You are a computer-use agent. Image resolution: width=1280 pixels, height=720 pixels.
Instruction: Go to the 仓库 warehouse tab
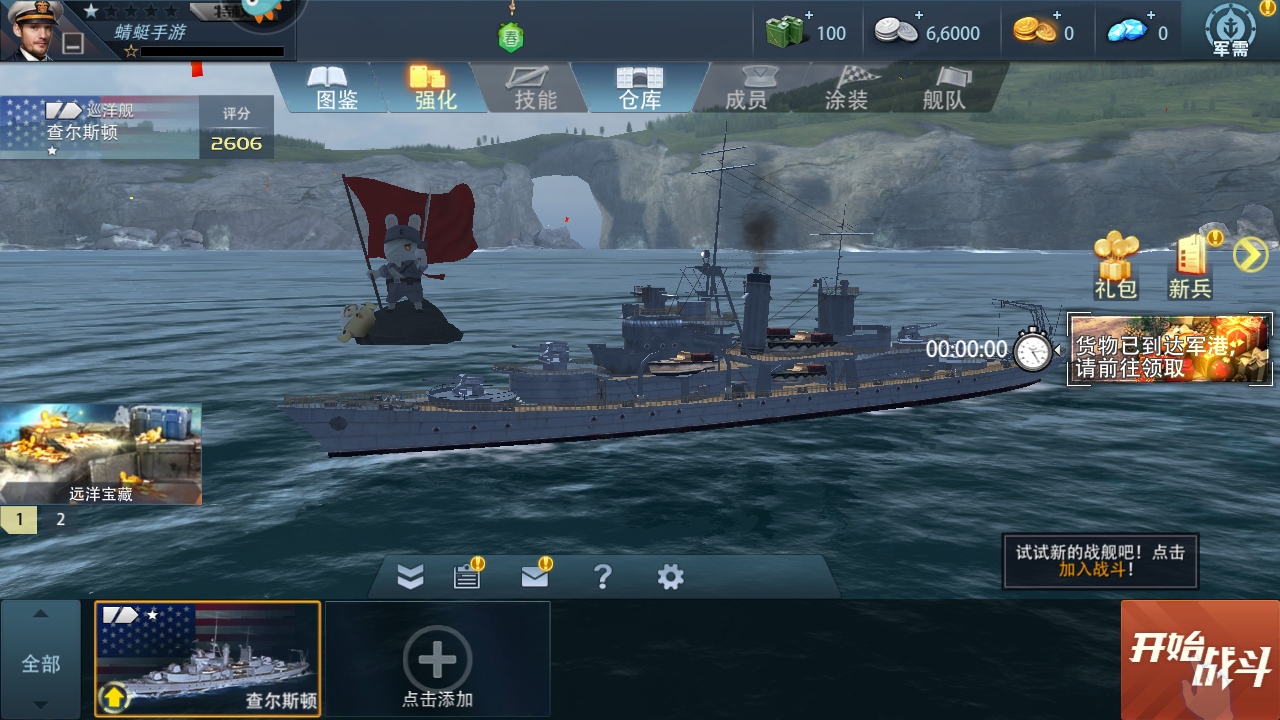point(640,87)
